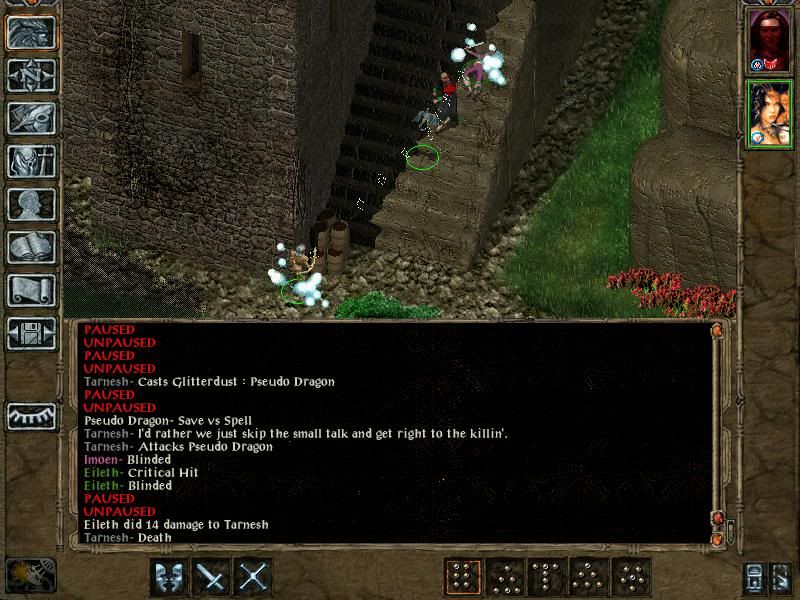Click the Return to Game sidebar button
The height and width of the screenshot is (600, 800).
pos(31,33)
